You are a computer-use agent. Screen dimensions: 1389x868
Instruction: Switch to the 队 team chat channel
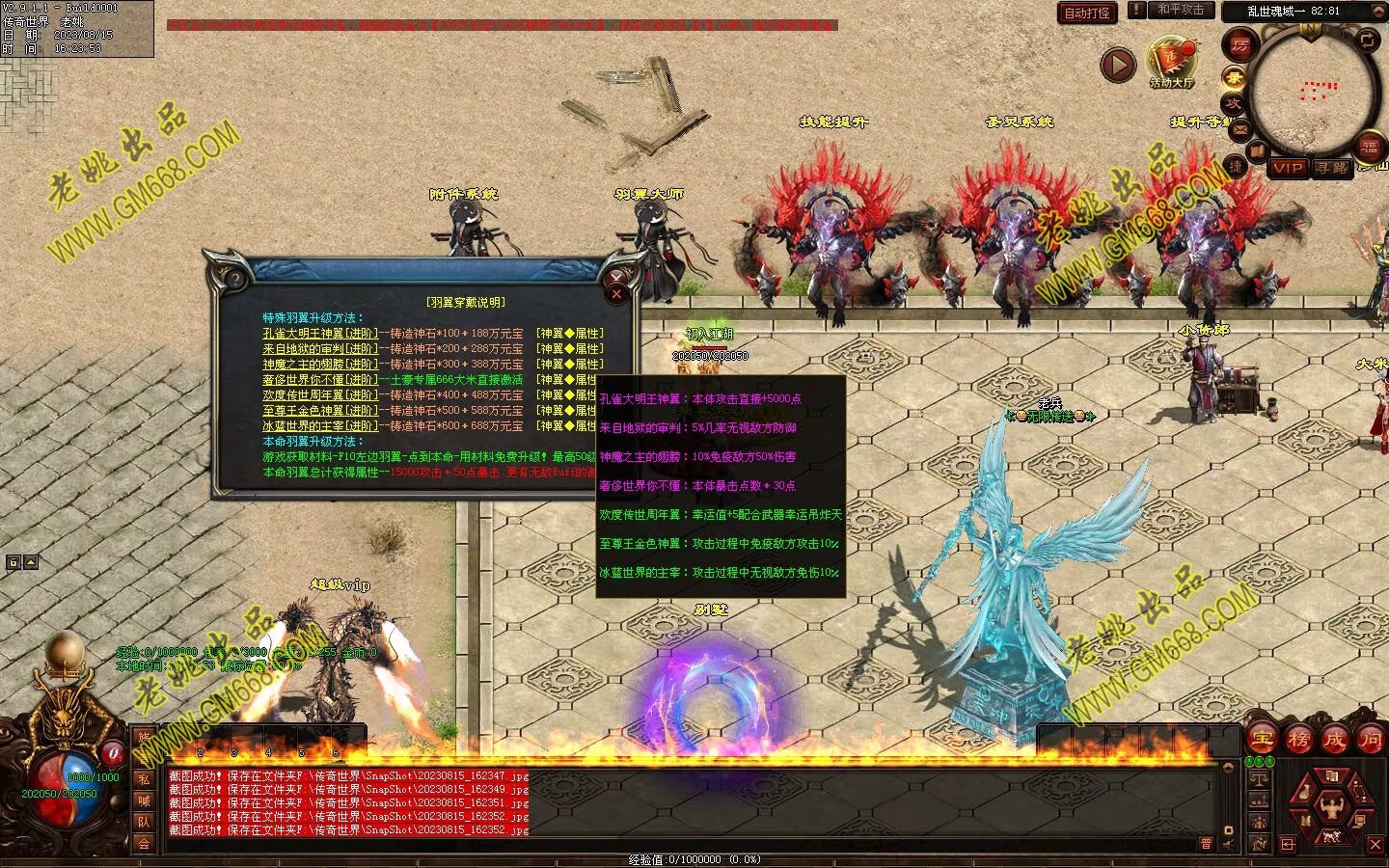pyautogui.click(x=144, y=822)
